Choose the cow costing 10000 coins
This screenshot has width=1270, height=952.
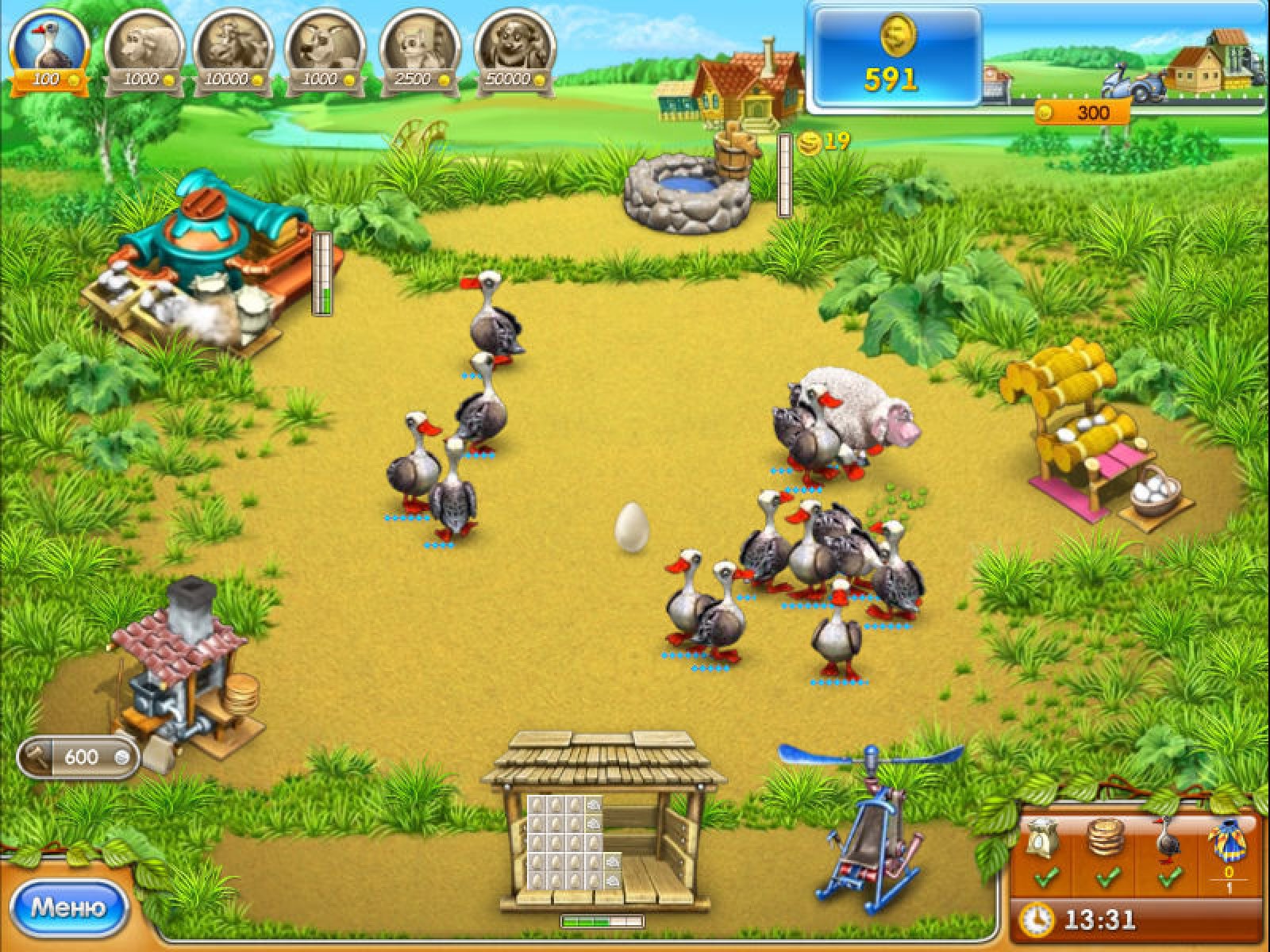pos(234,49)
